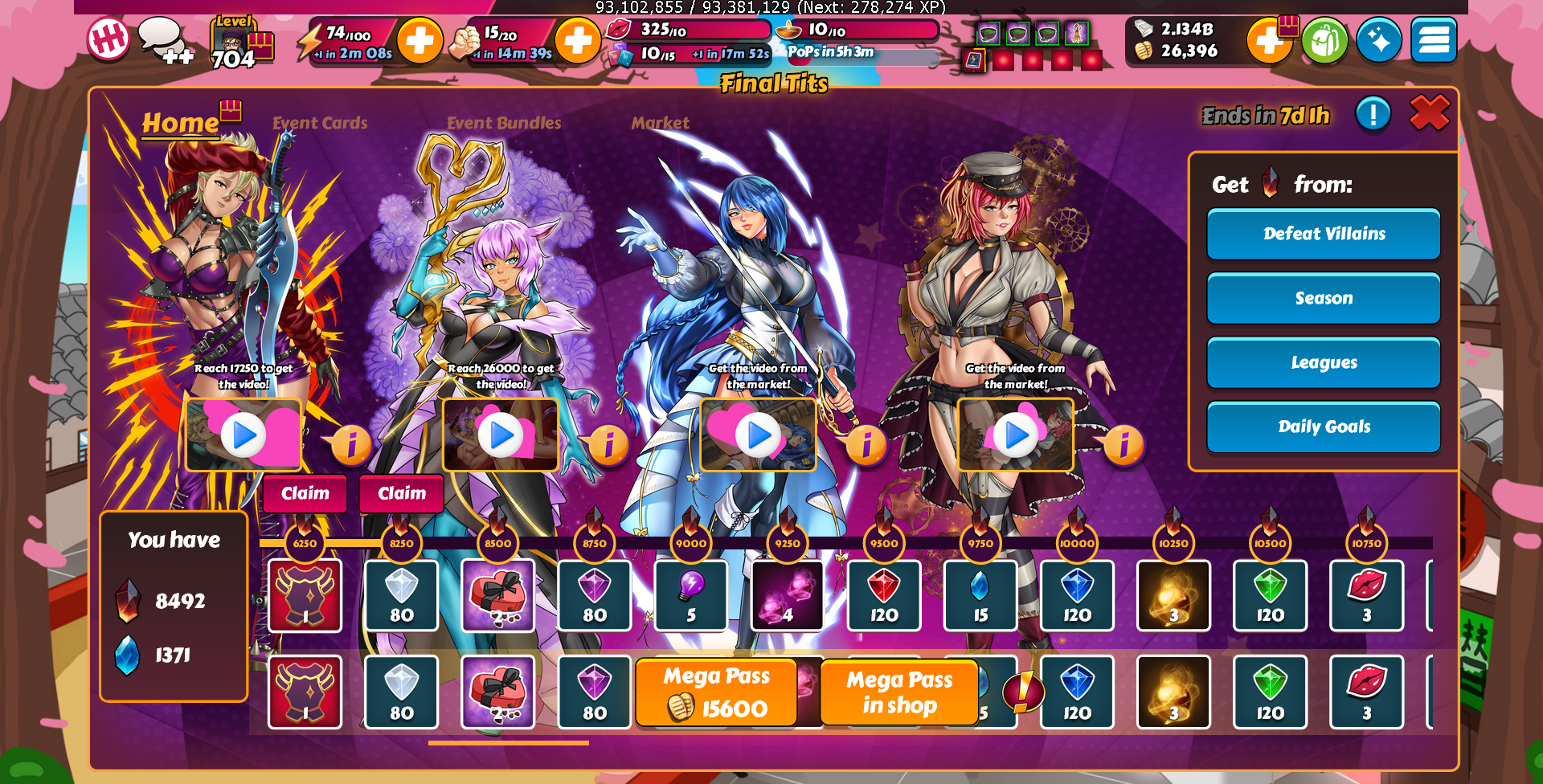Image resolution: width=1543 pixels, height=784 pixels.
Task: Open the green backpack icon
Action: coord(1324,40)
